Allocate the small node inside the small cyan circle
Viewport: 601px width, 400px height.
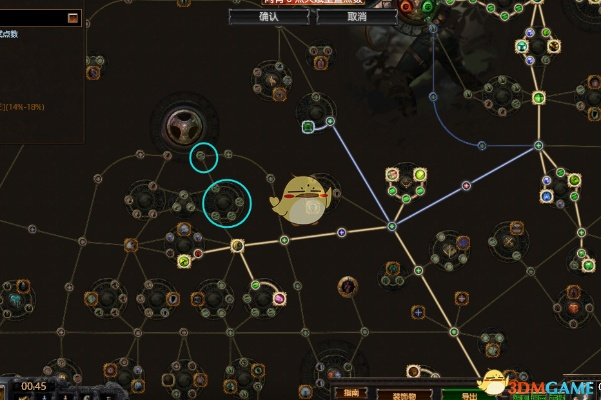click(x=203, y=156)
